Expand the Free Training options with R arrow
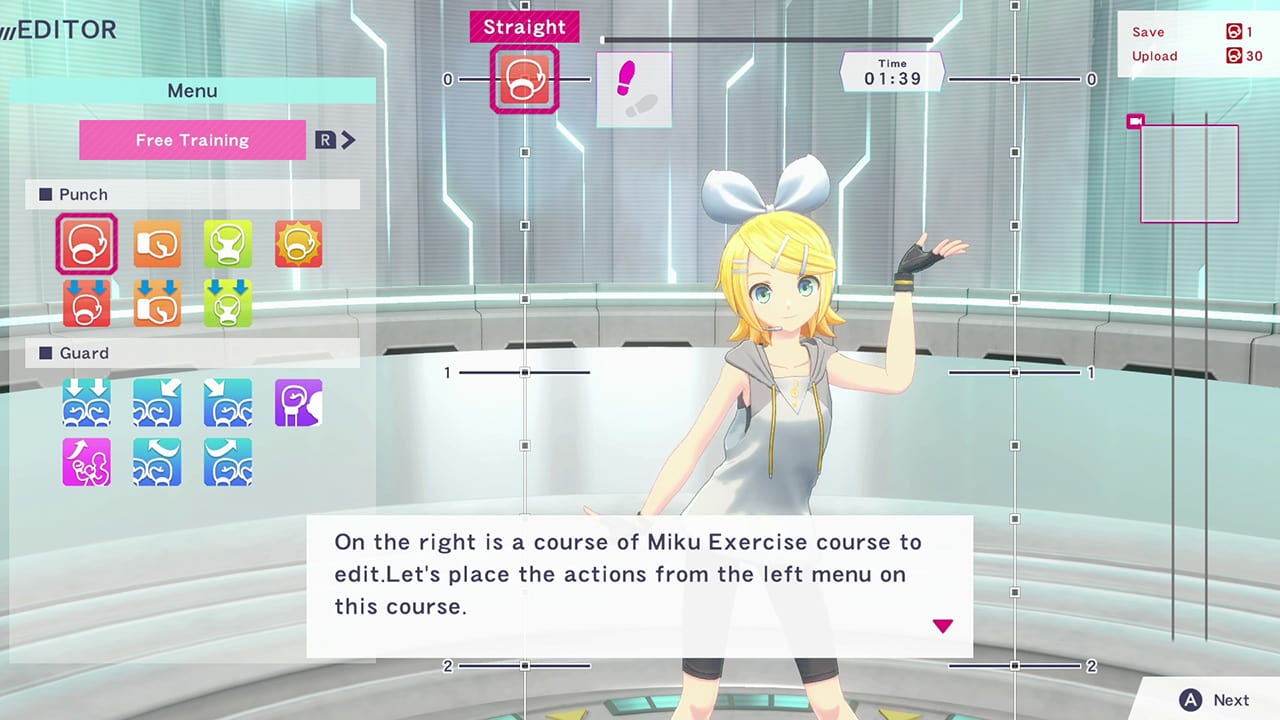 coord(336,140)
